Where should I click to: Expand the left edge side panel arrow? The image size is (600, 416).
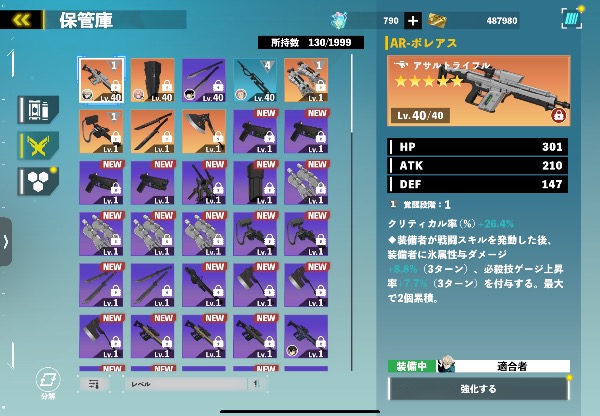[6, 241]
